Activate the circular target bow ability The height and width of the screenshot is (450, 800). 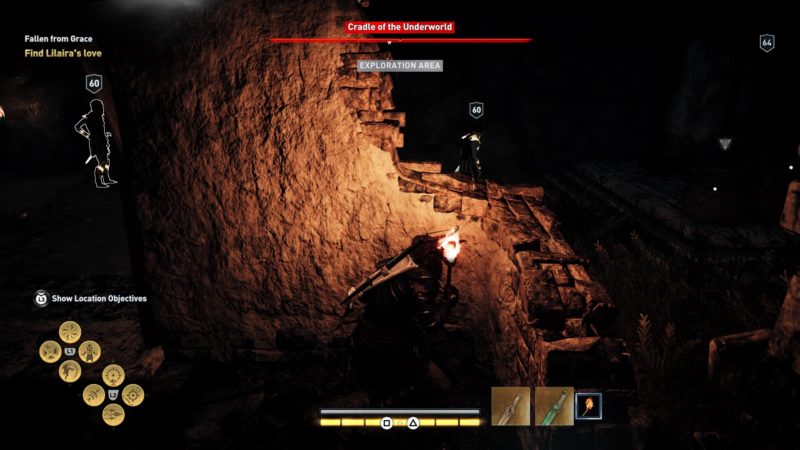click(x=133, y=395)
